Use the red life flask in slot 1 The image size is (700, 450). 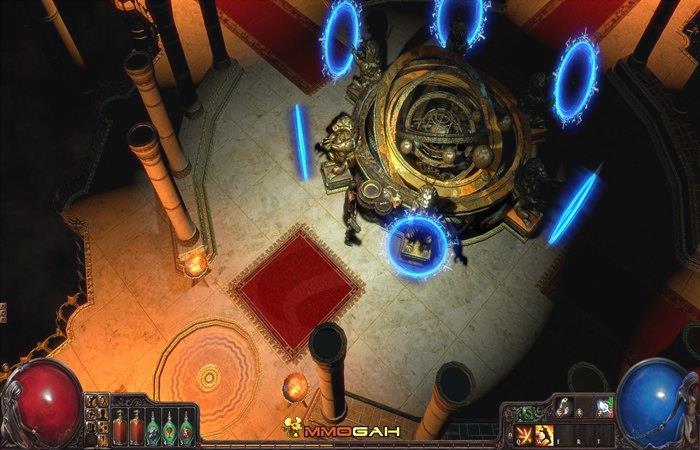click(x=119, y=426)
